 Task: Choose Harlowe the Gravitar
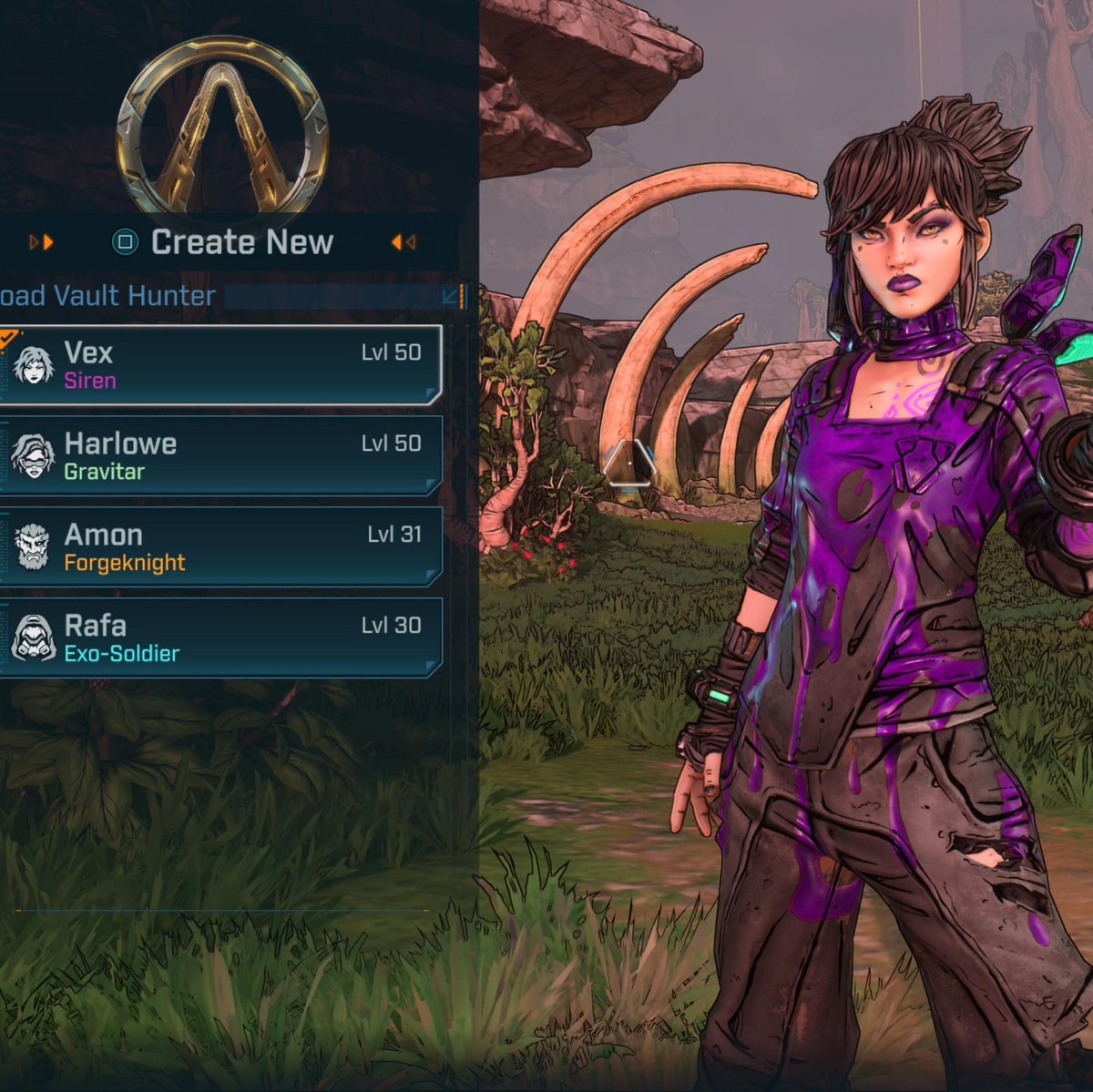pyautogui.click(x=220, y=455)
